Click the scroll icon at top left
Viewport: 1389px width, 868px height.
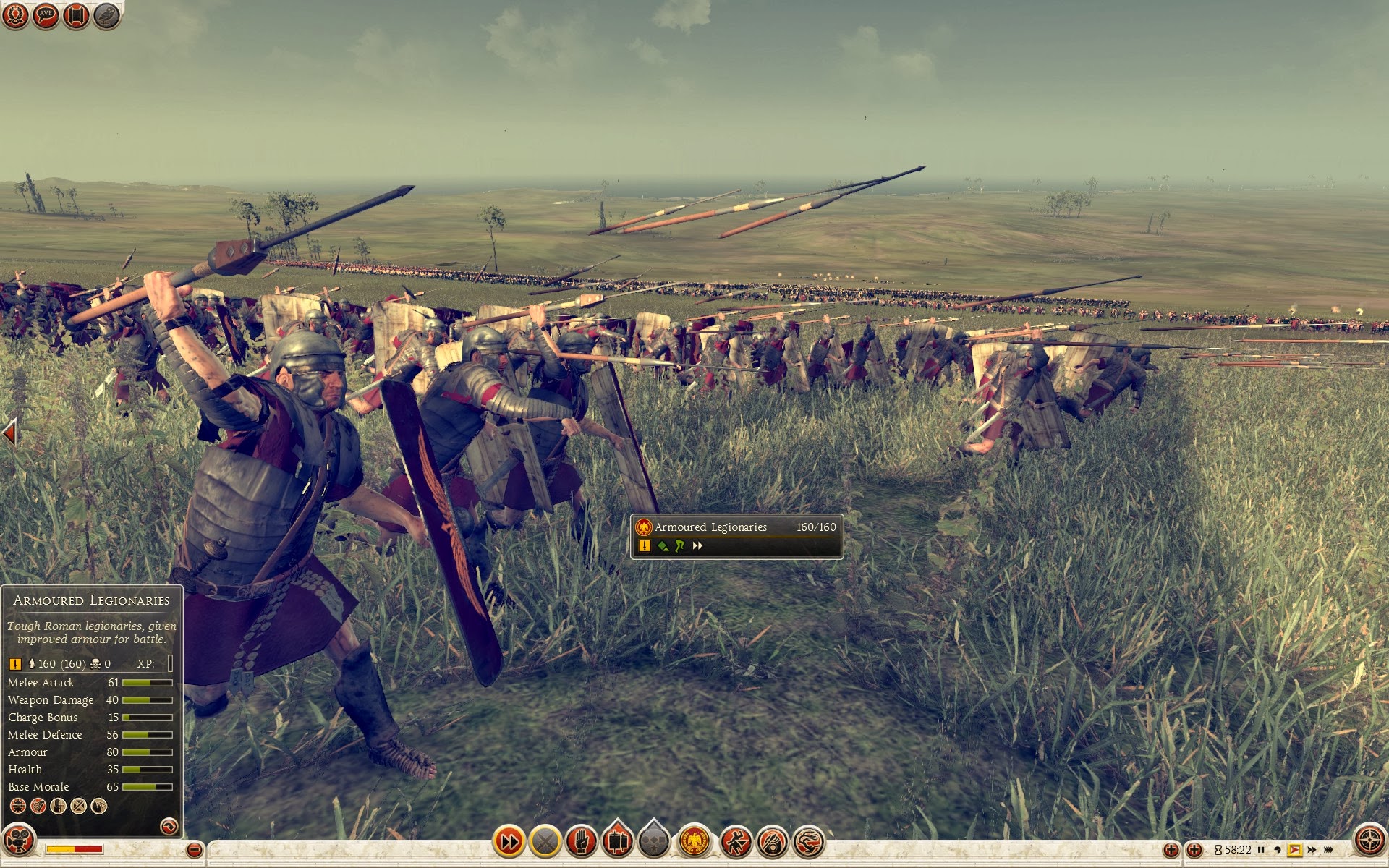76,15
